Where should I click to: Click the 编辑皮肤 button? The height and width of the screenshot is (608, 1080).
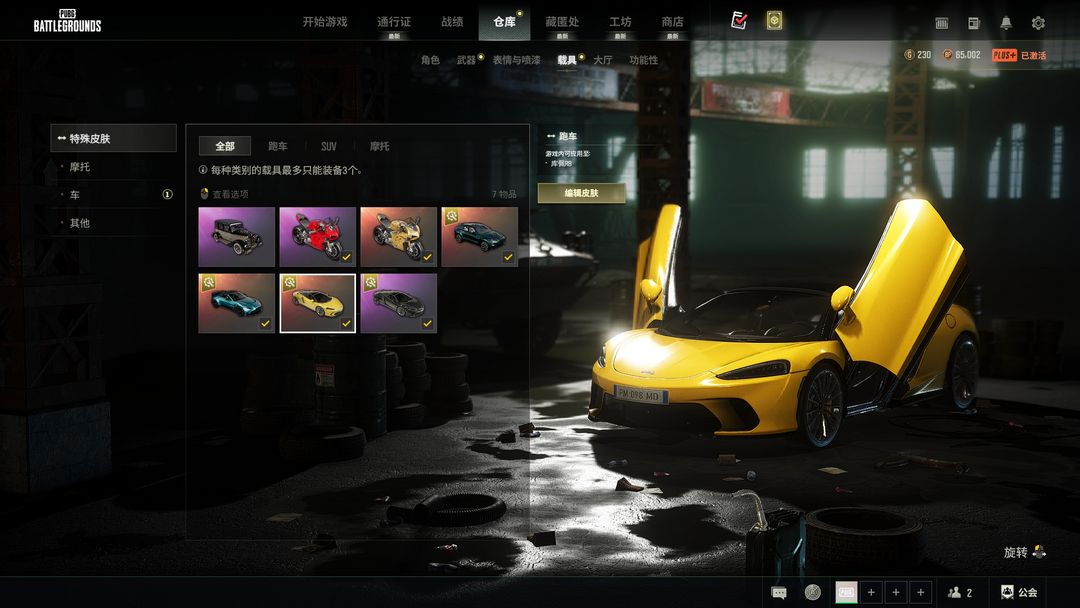click(x=581, y=193)
